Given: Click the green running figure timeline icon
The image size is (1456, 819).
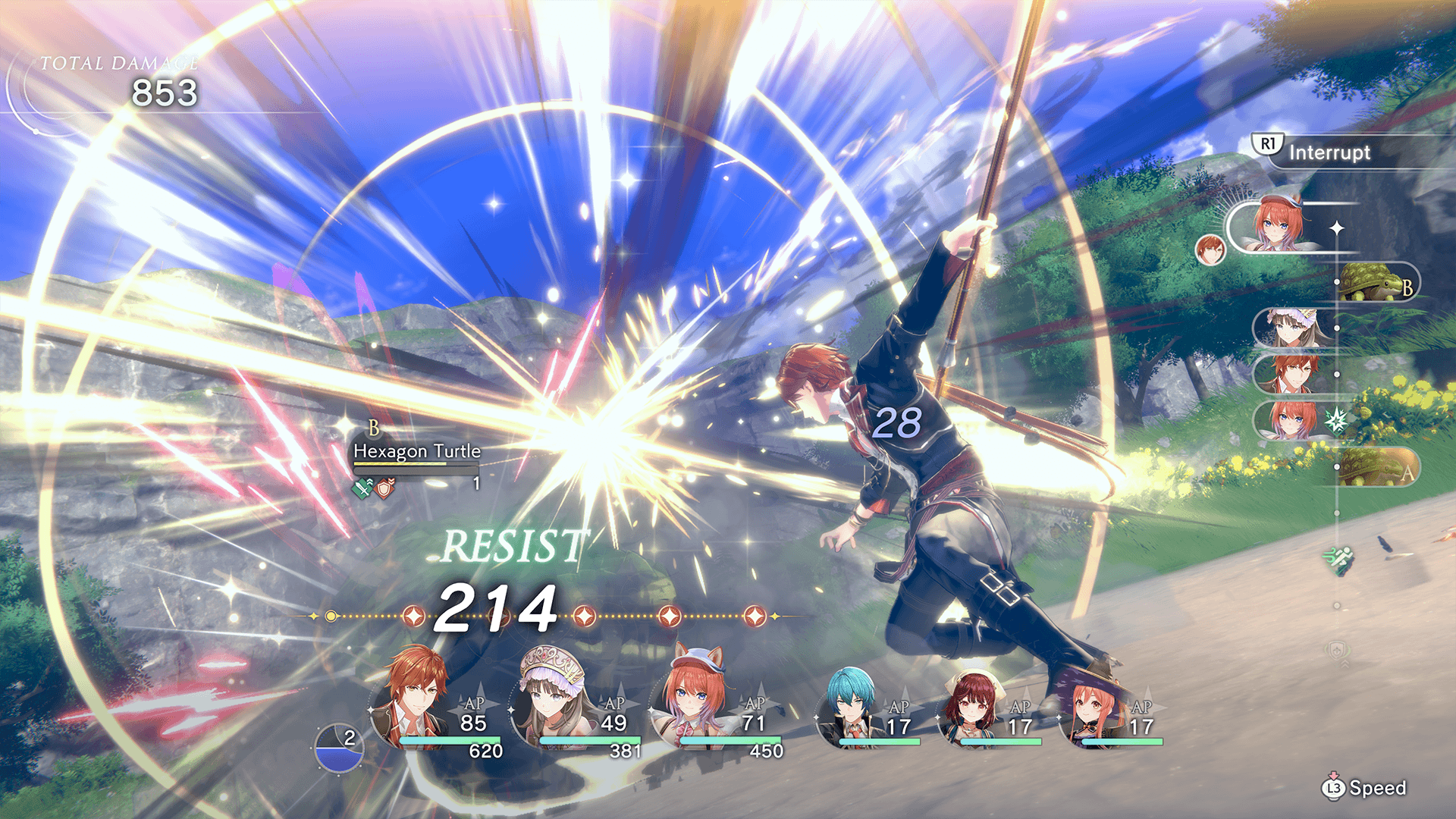Looking at the screenshot, I should pos(1338,560).
